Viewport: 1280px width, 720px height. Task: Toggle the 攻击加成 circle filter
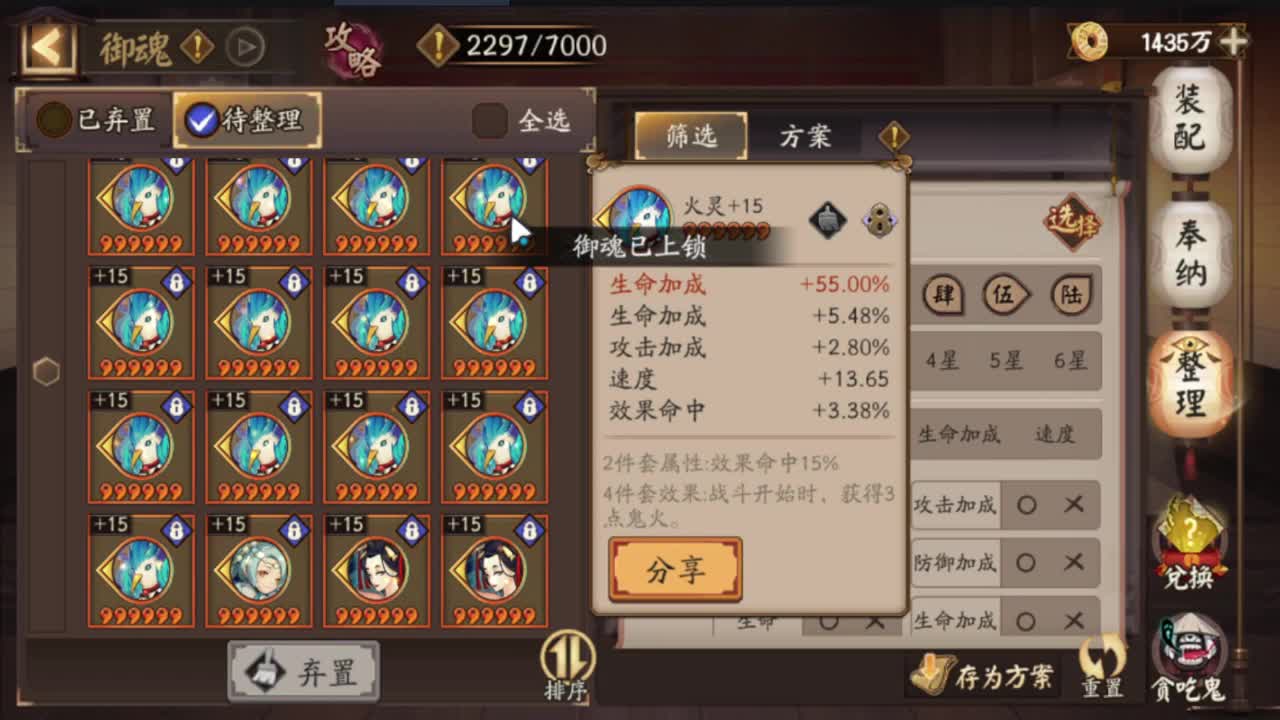click(x=1027, y=506)
